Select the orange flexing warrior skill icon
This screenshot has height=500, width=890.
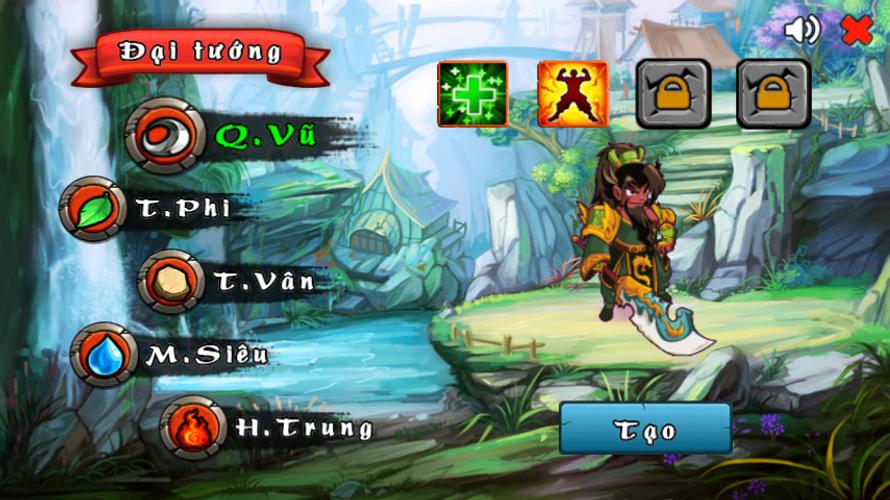click(x=573, y=94)
